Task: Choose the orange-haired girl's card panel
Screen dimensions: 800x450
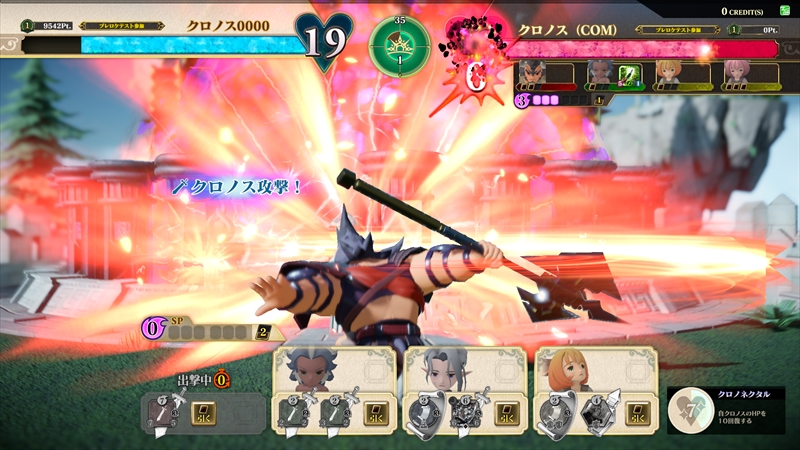Action: pos(595,391)
